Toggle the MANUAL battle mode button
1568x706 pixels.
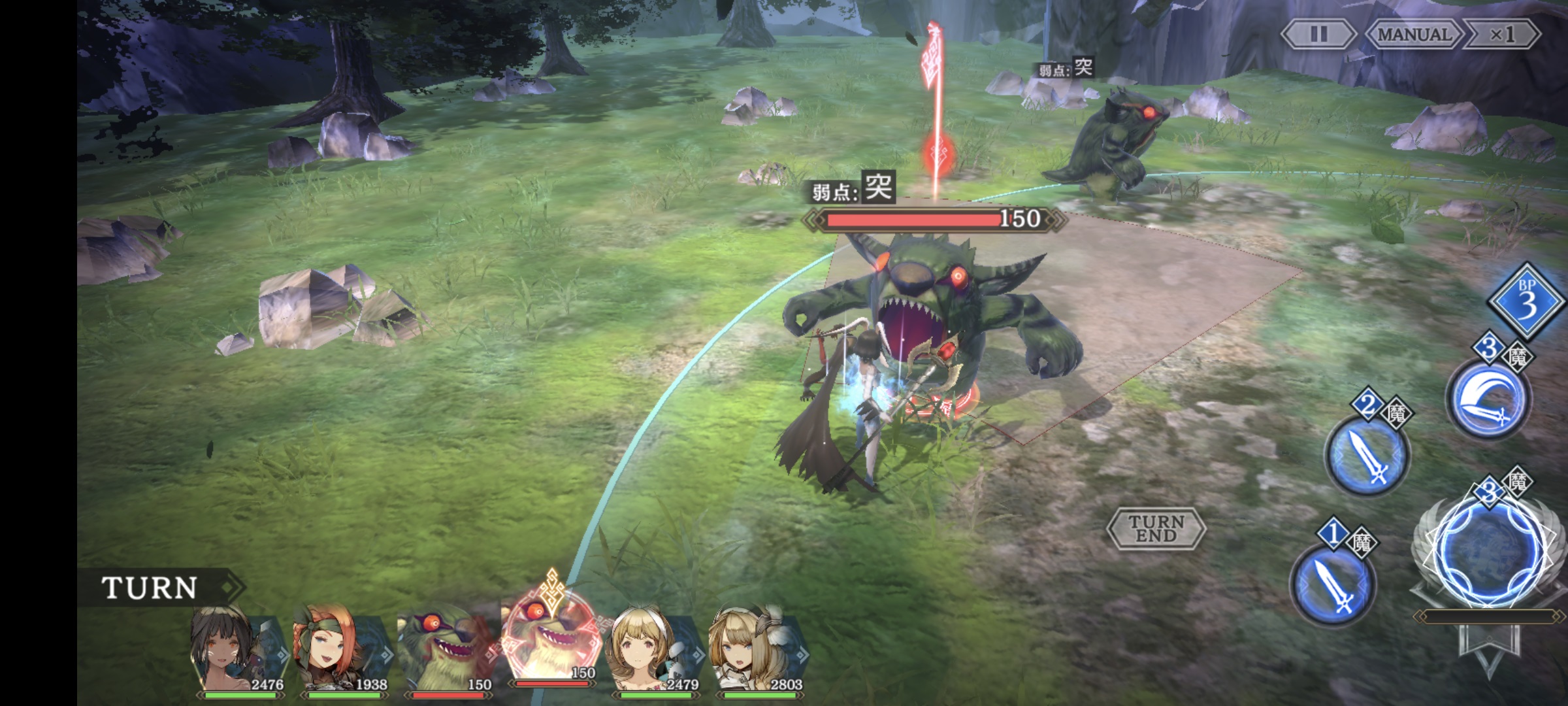coord(1414,34)
